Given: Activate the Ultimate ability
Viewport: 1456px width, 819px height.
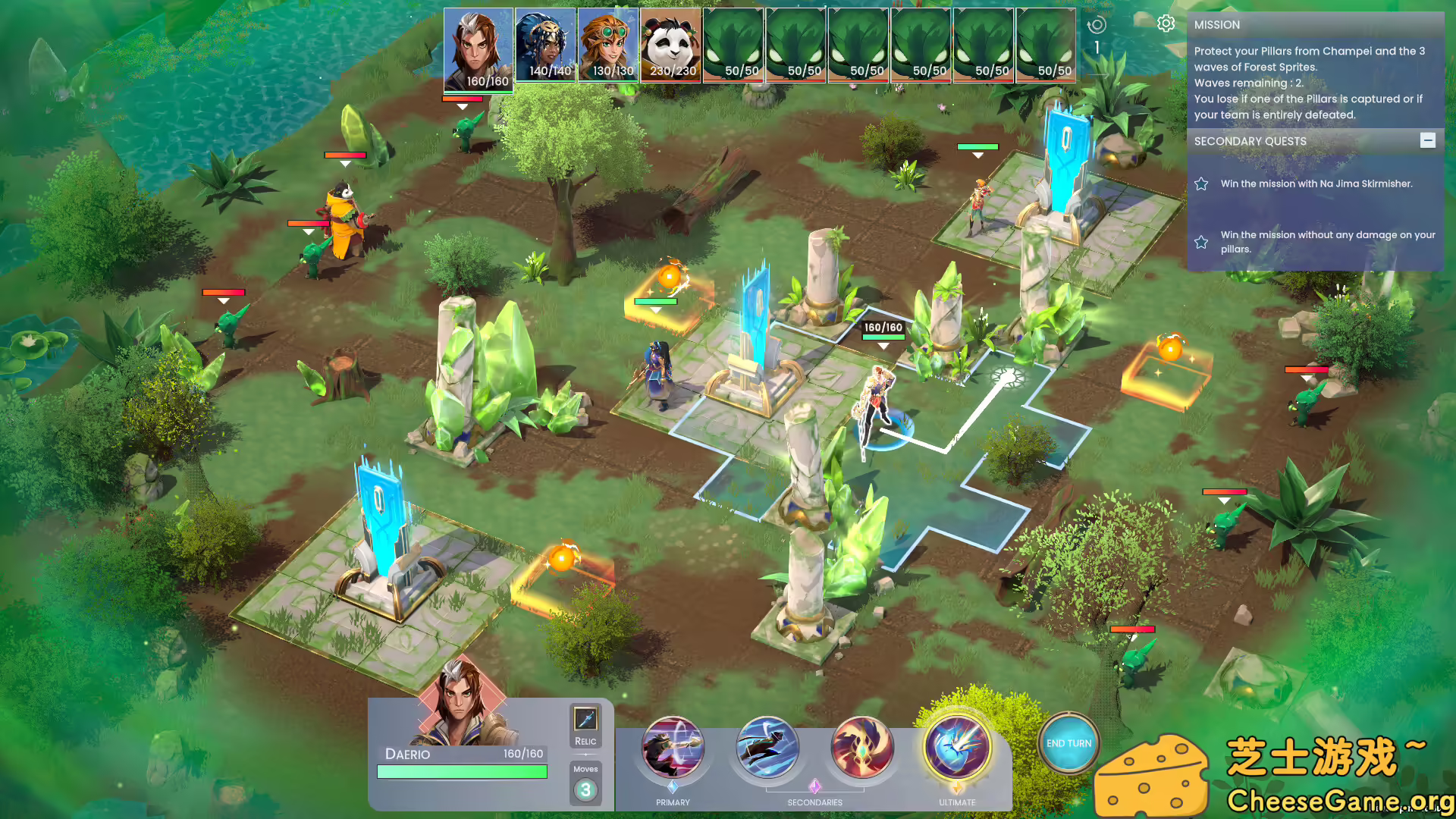Looking at the screenshot, I should pyautogui.click(x=957, y=748).
